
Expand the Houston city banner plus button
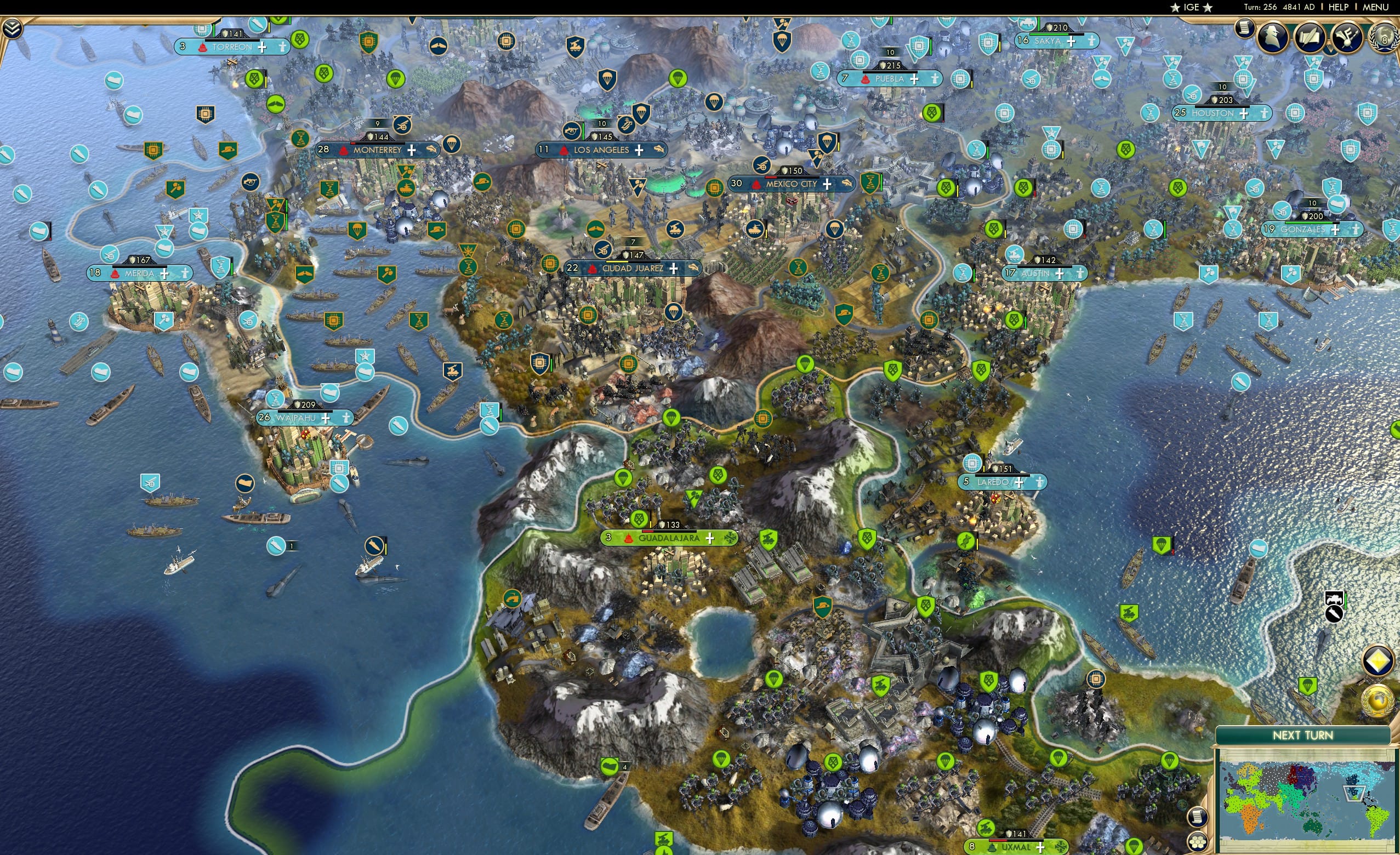1244,113
